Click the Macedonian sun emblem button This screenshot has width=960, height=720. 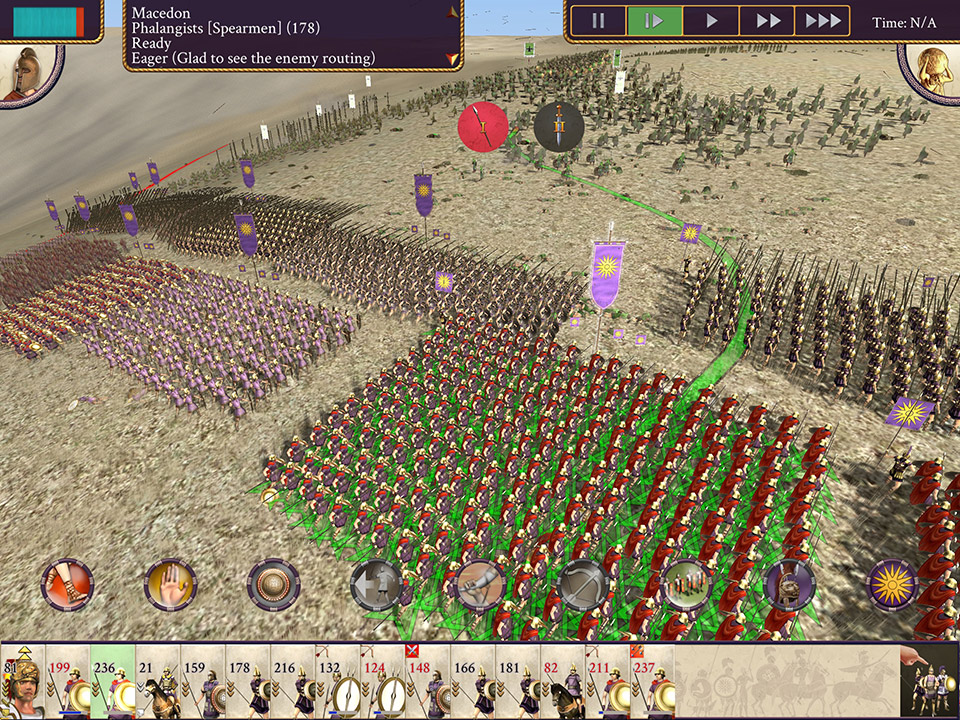892,585
